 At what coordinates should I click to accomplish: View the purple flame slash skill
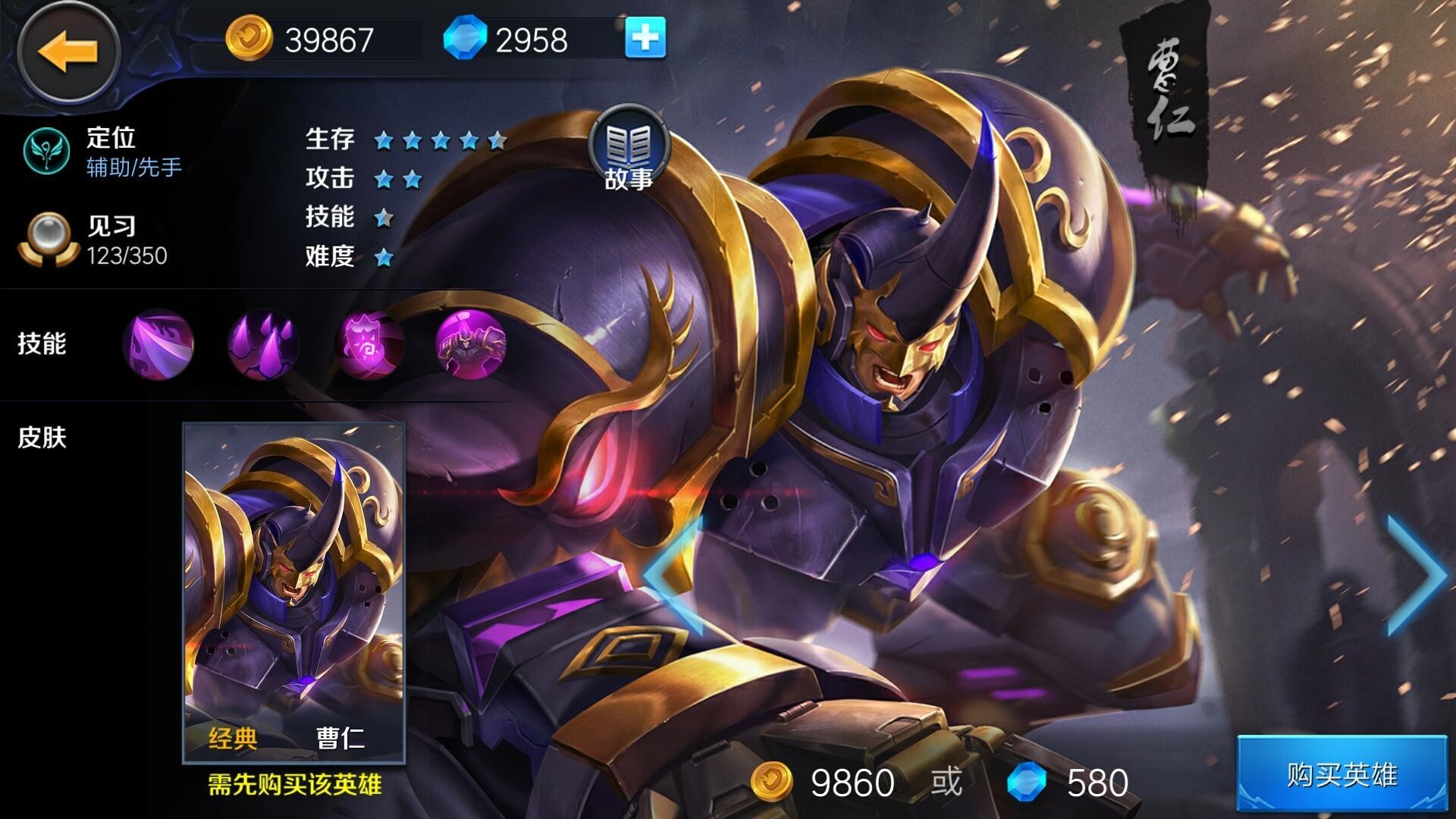click(x=158, y=344)
